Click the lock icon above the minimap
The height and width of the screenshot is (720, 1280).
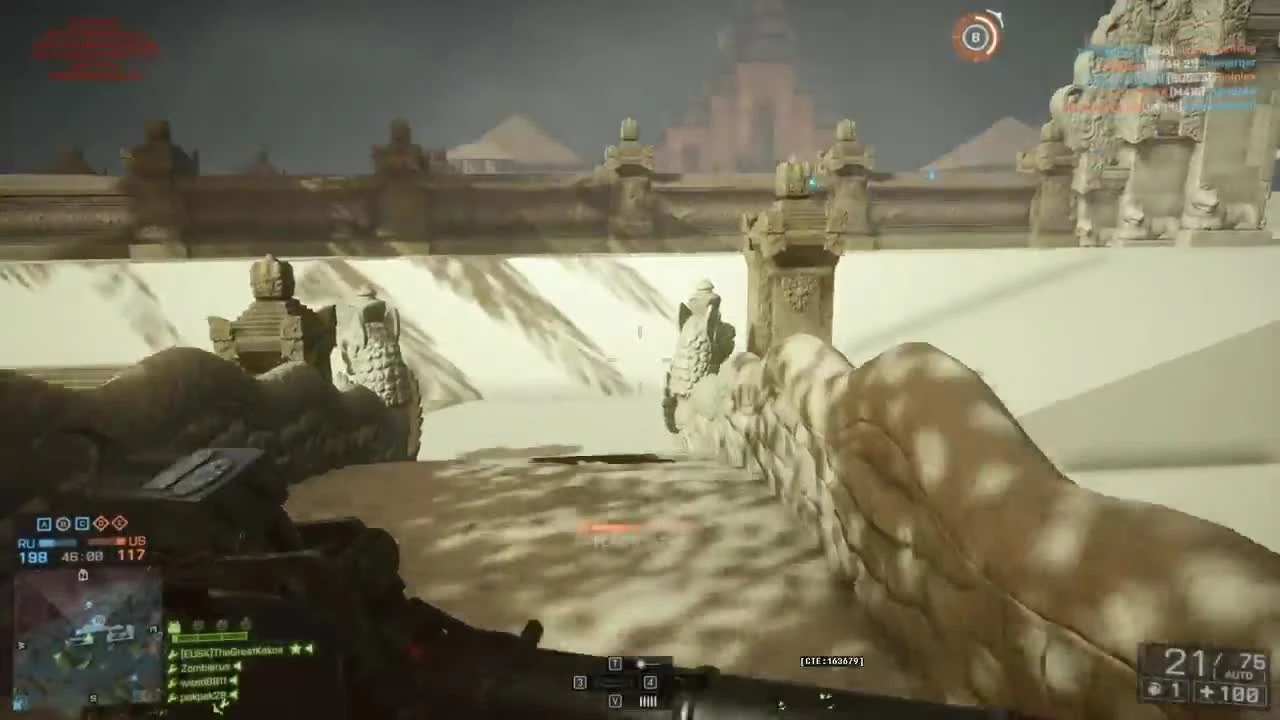82,575
